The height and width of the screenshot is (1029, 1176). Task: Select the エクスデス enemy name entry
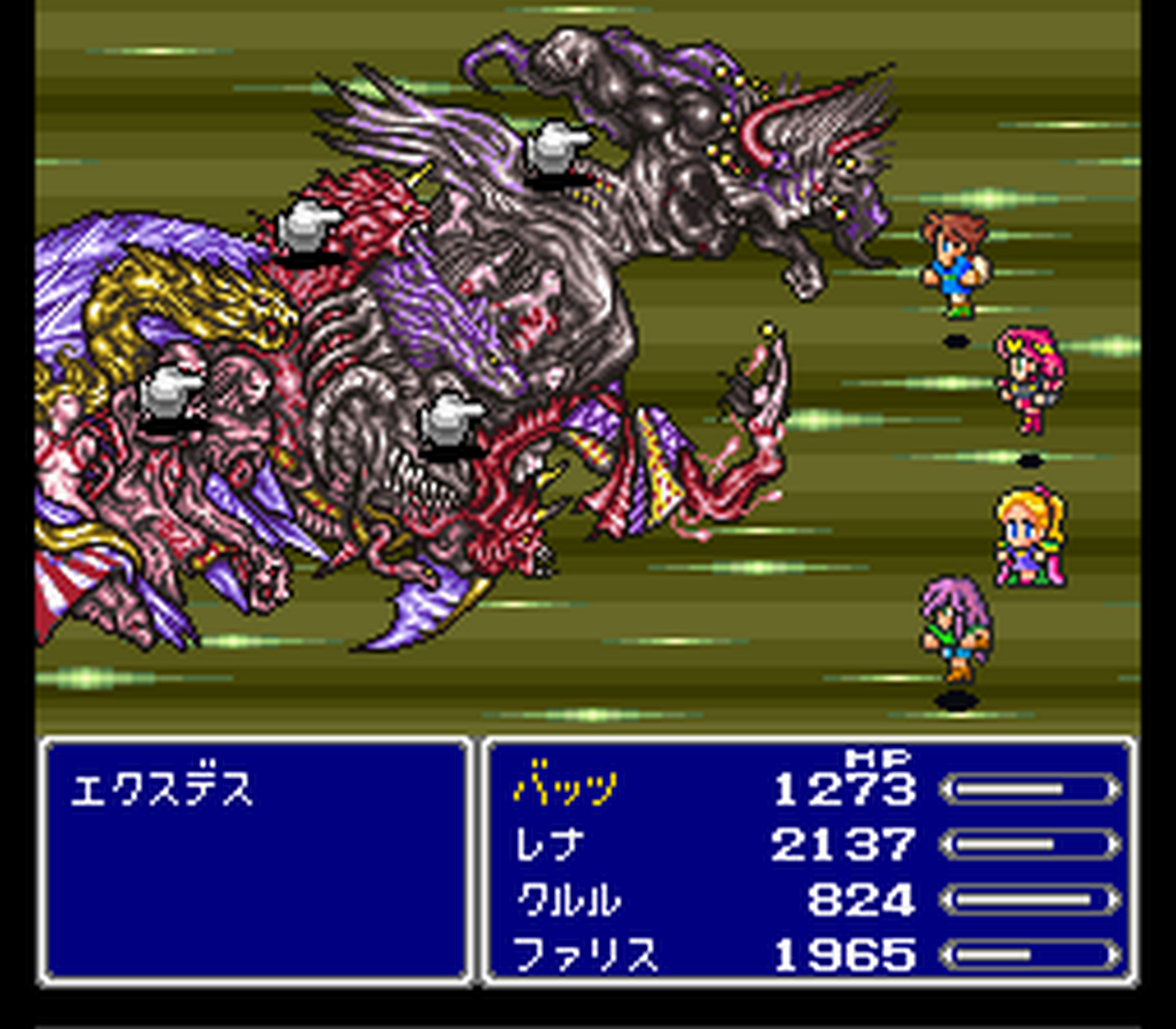coord(162,790)
